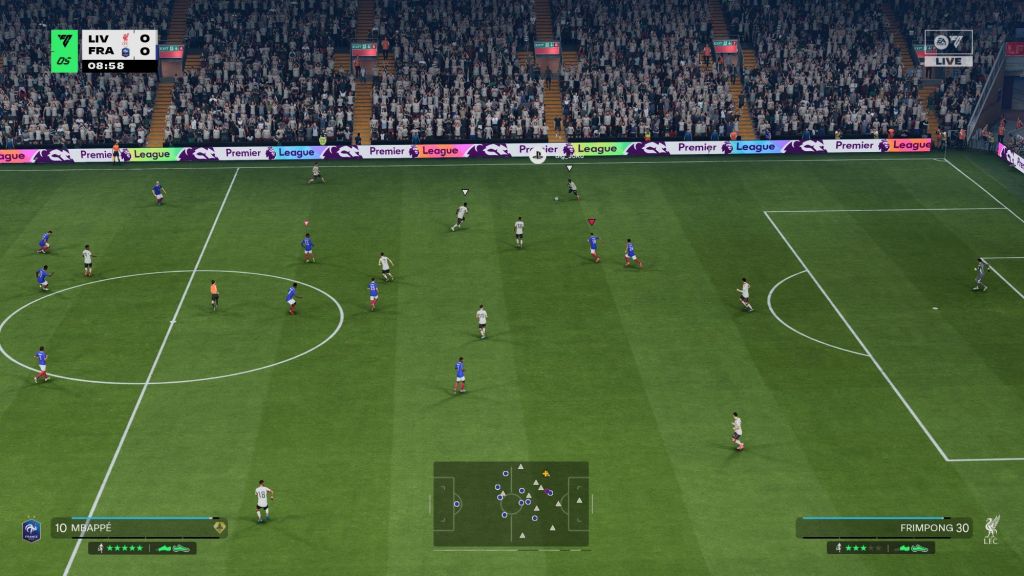
Task: Click the Liverpool club crest icon
Action: point(991,528)
